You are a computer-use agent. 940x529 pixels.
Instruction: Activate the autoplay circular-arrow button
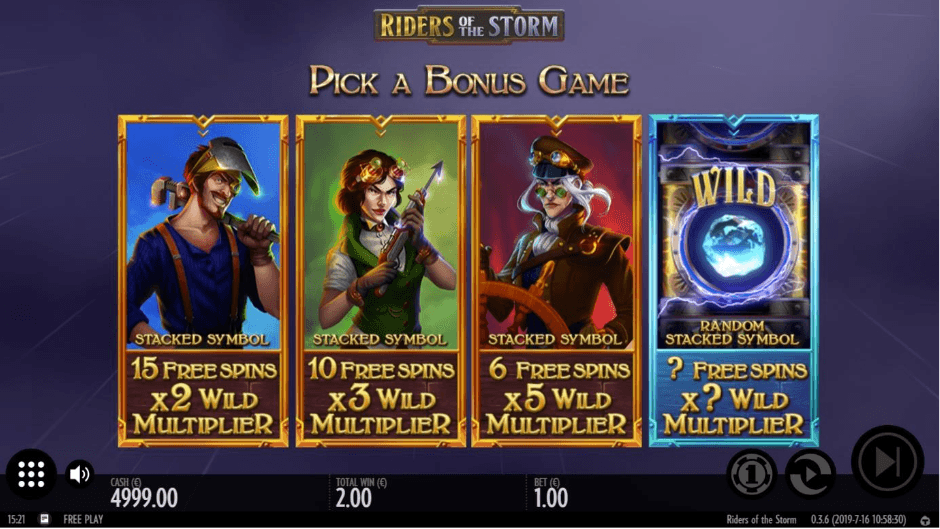[809, 472]
